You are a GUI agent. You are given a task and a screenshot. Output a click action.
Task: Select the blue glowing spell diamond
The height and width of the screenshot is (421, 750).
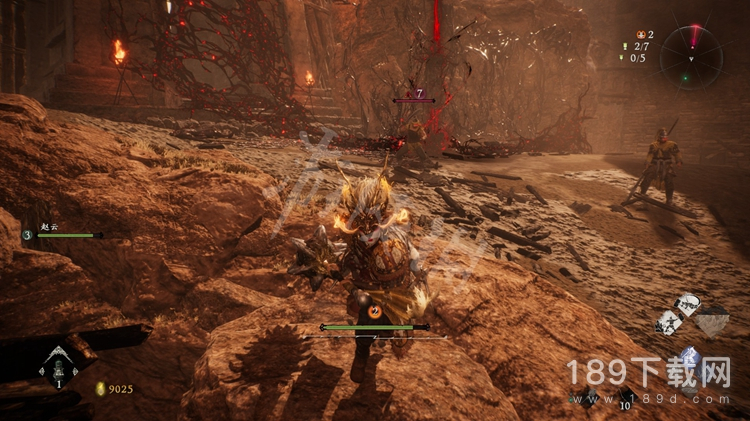(688, 357)
